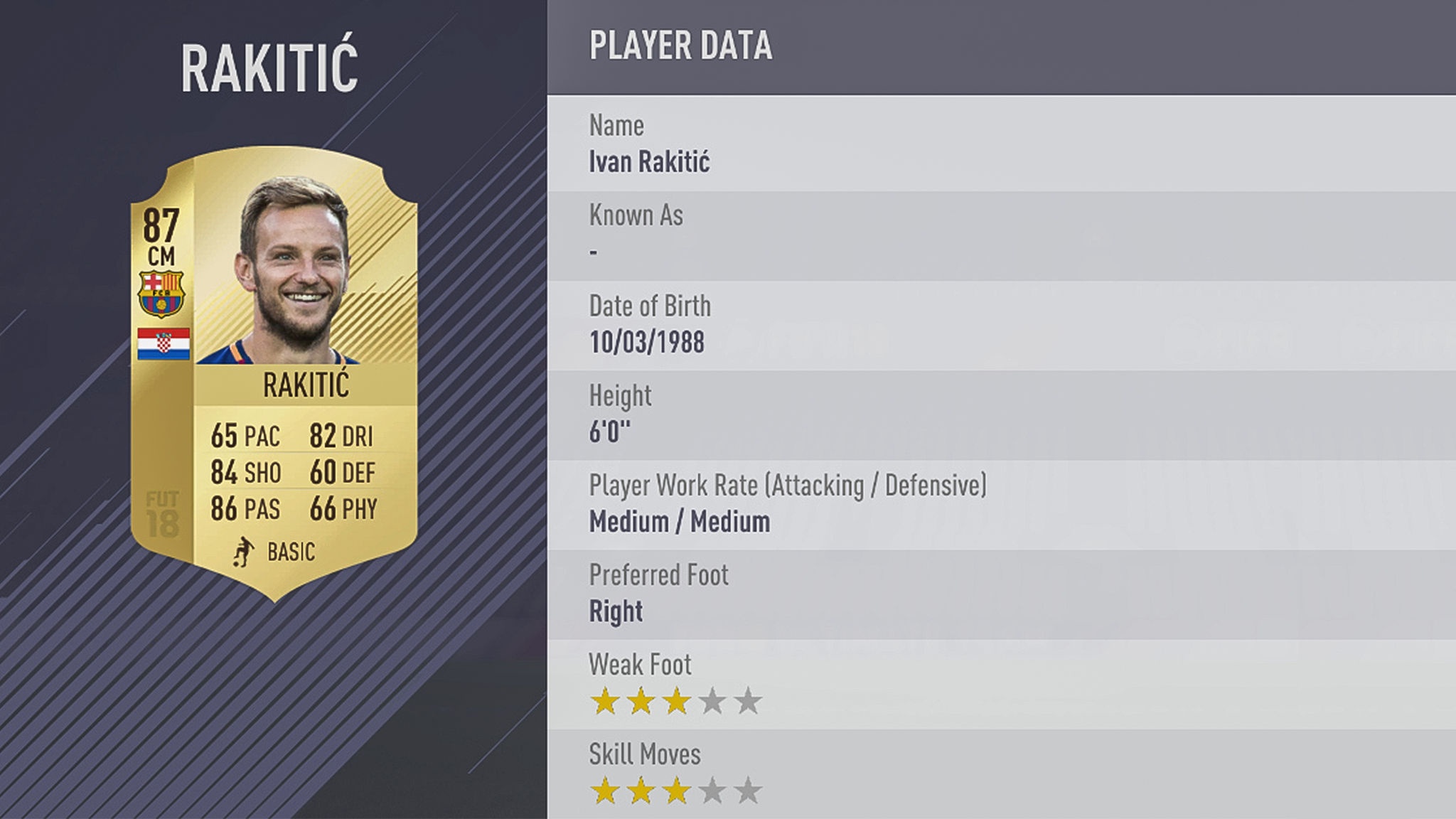The image size is (1456, 819).
Task: Click the Date of Birth value 10/03/1988
Action: click(x=647, y=342)
